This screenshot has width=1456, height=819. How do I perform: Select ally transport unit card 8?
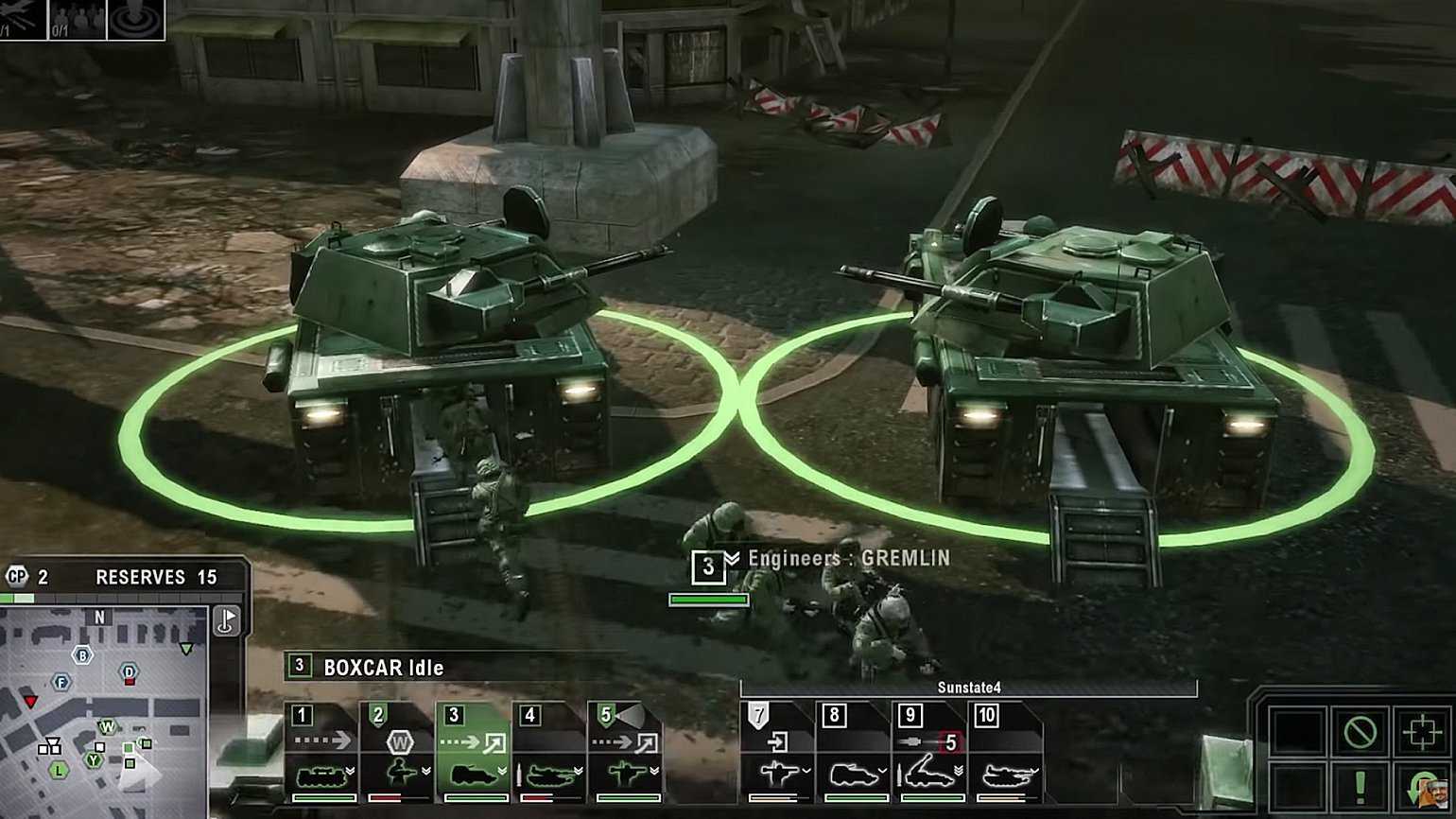click(x=853, y=752)
